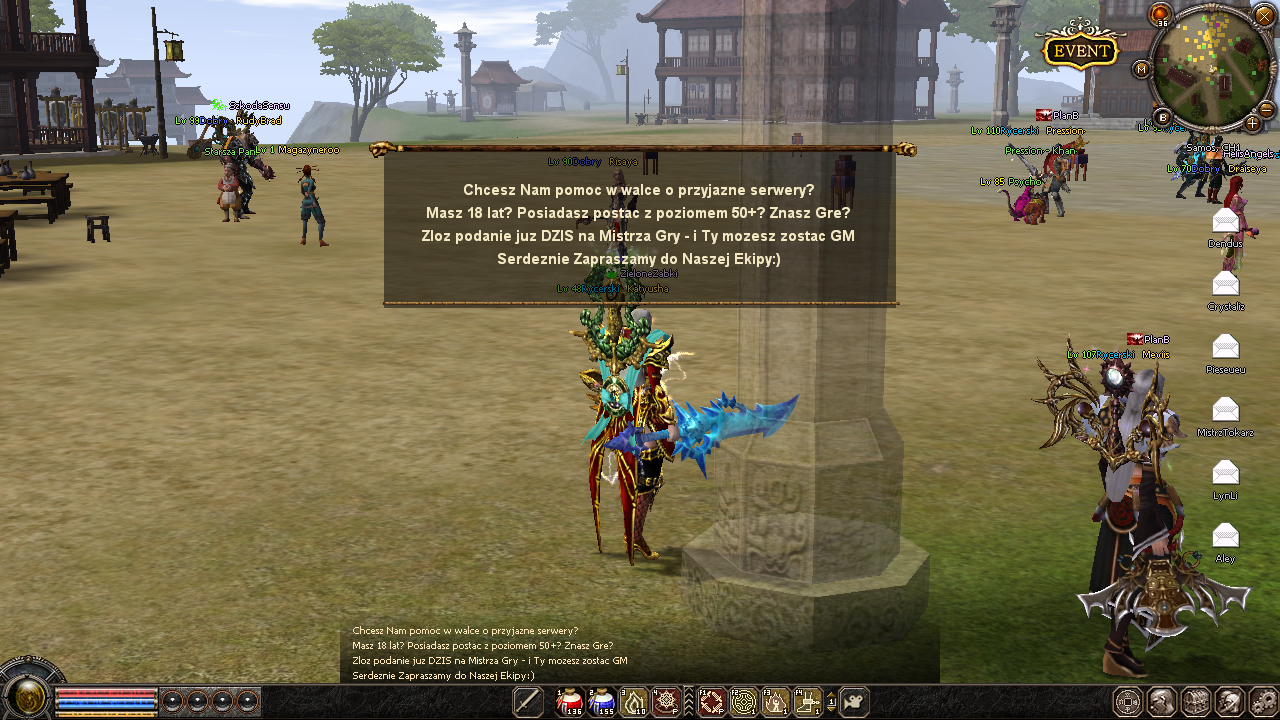Click the M button beside the minimap
Screen dimensions: 1280x720
[1142, 69]
